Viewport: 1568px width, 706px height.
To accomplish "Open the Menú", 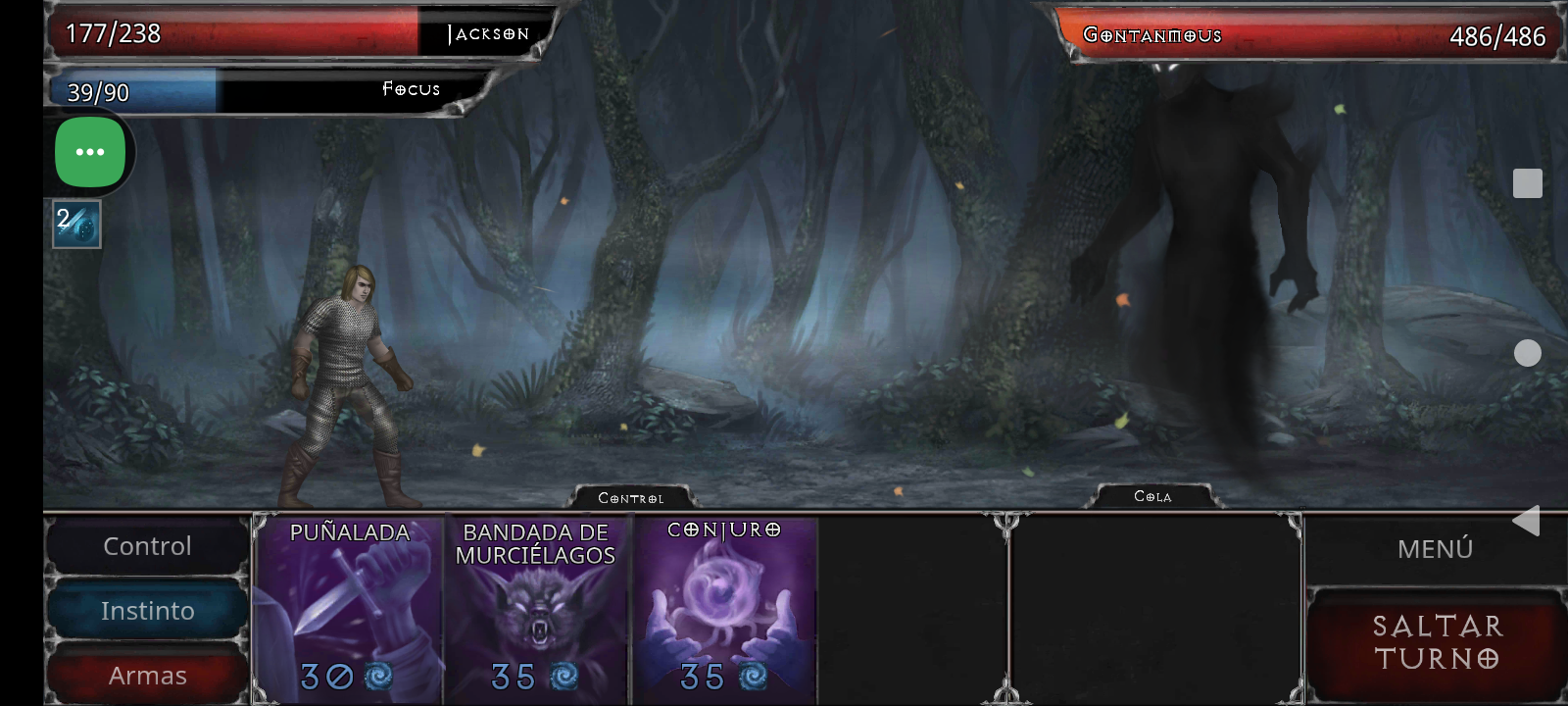I will (x=1435, y=547).
